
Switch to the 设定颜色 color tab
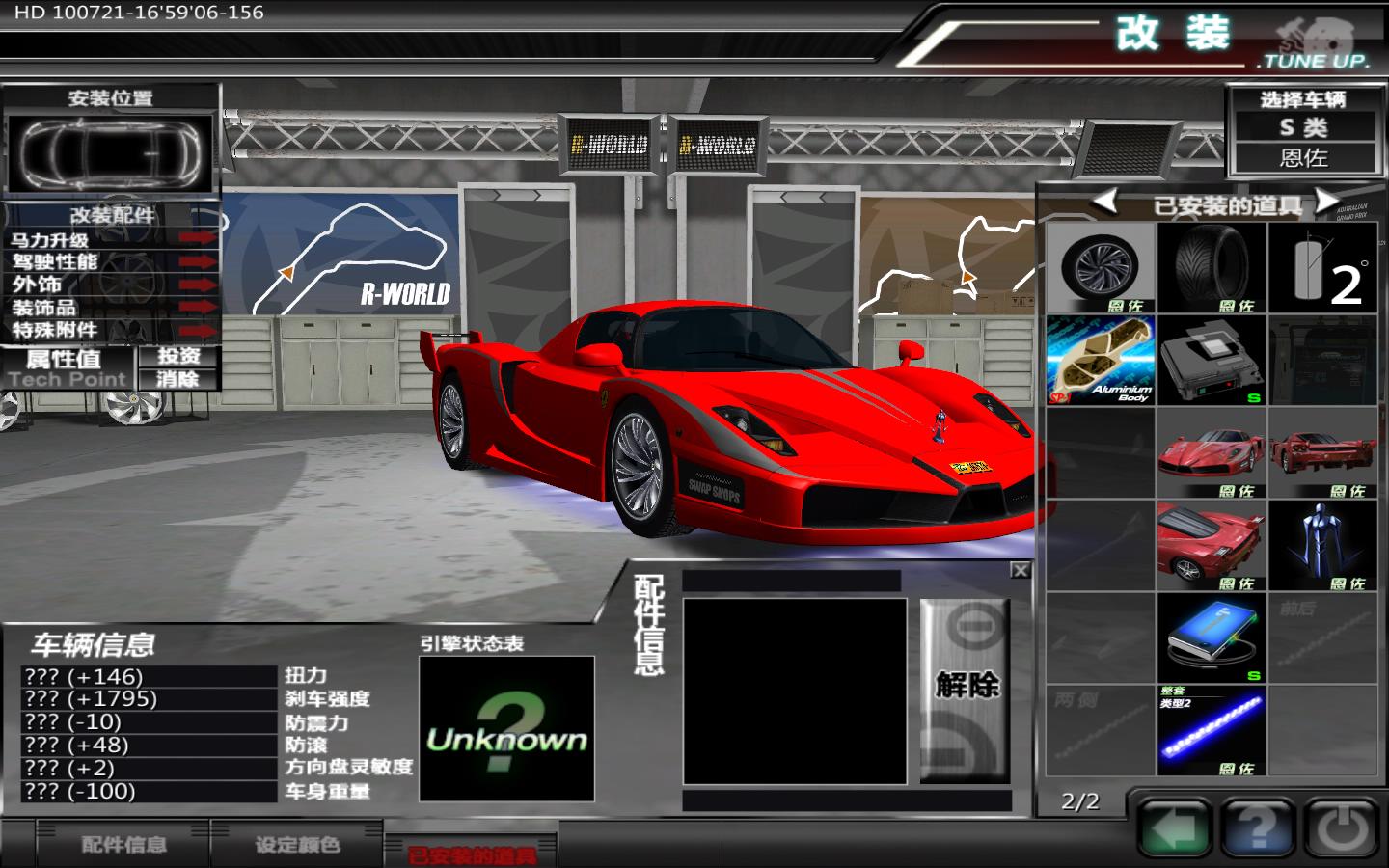(297, 845)
